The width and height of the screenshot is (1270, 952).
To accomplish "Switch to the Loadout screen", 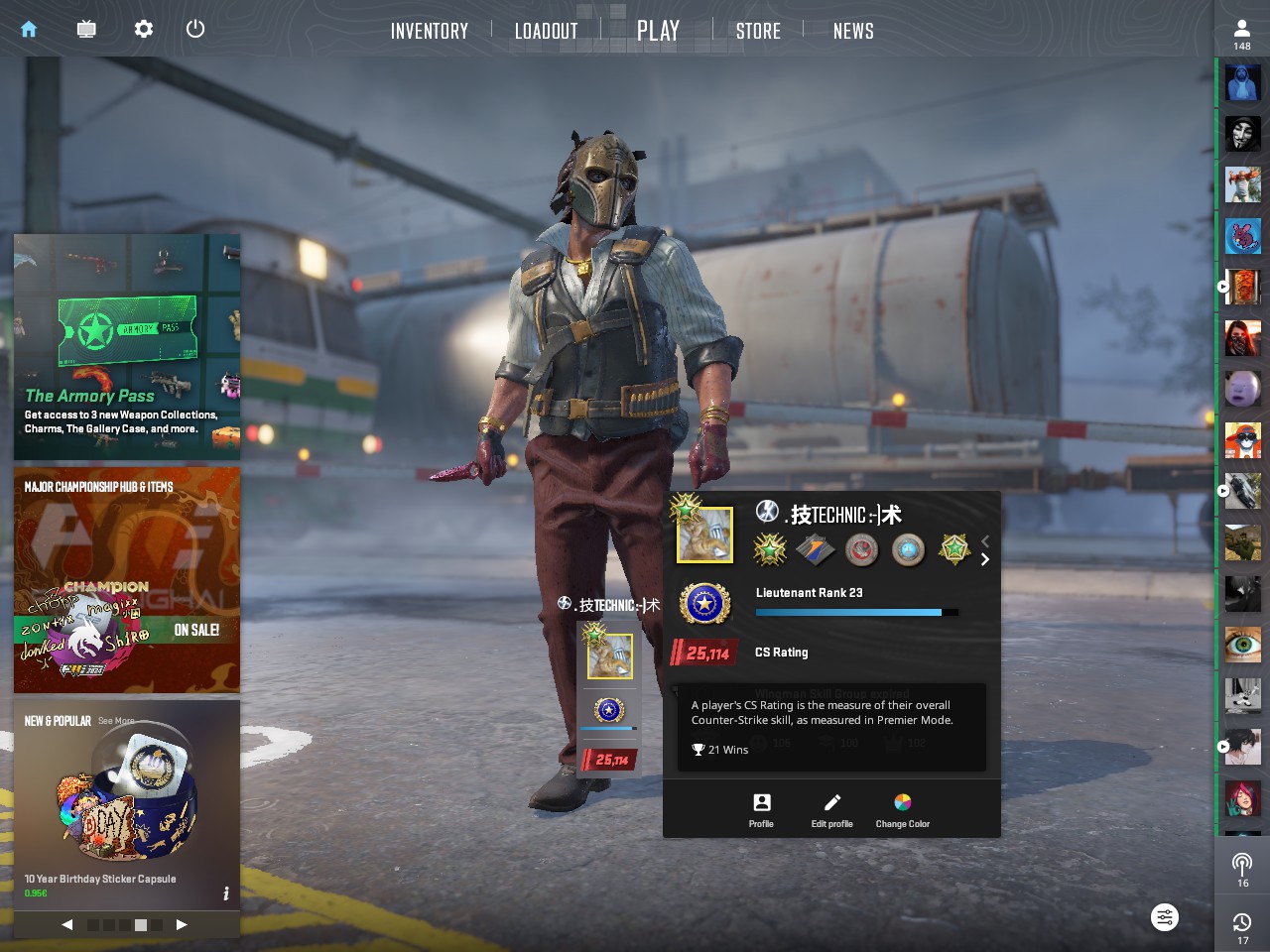I will coord(546,31).
